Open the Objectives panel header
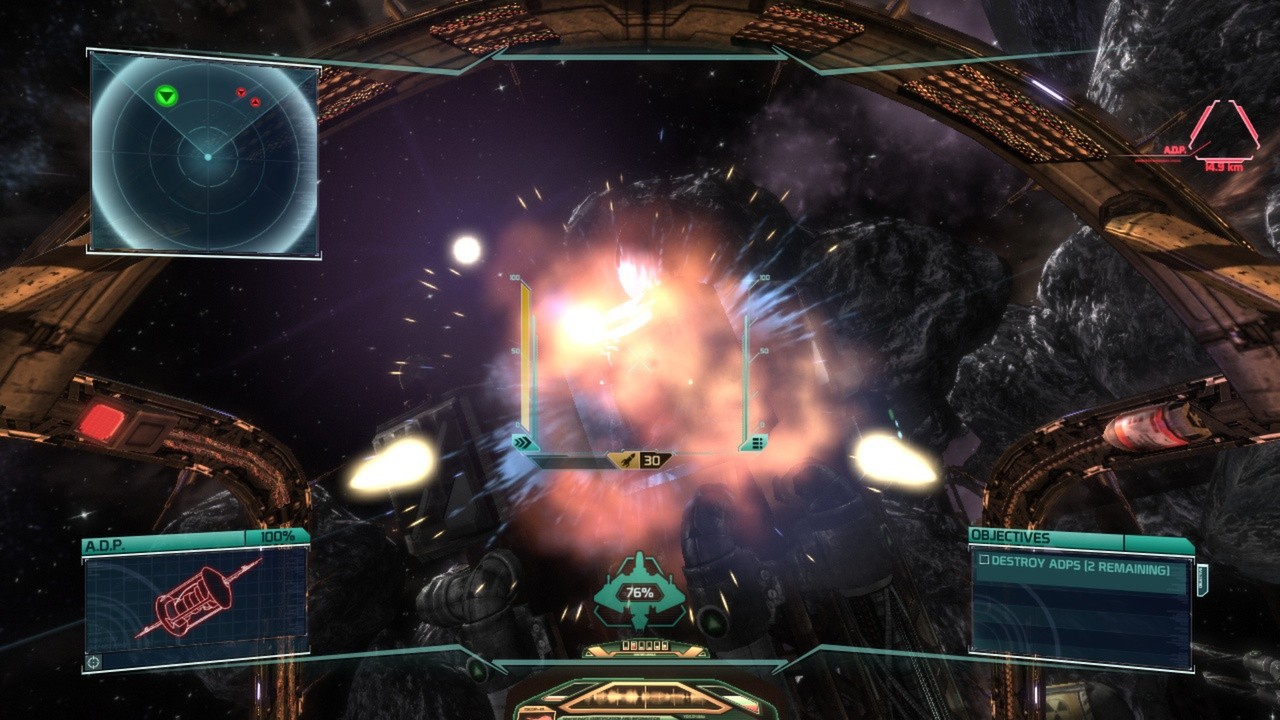 click(x=1080, y=538)
